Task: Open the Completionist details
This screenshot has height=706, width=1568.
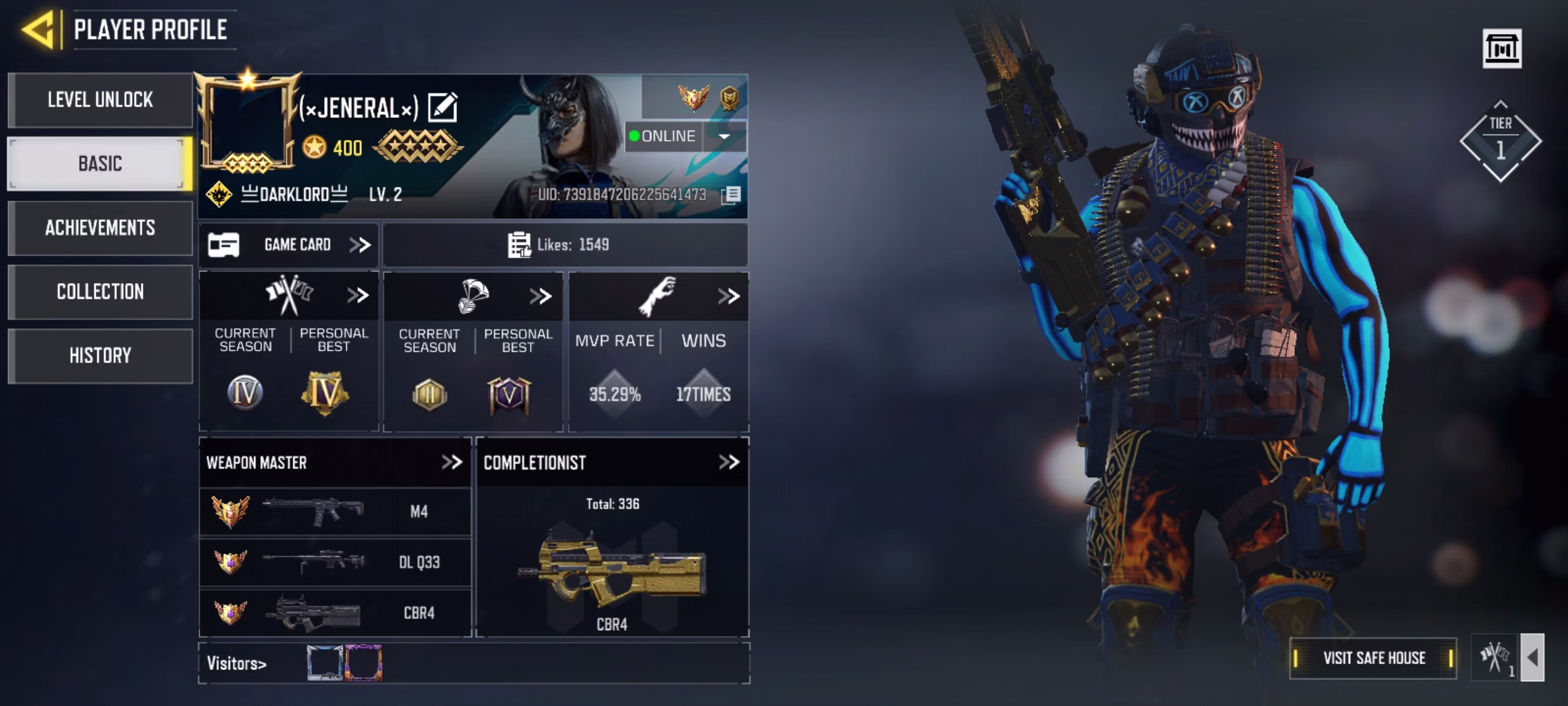Action: pyautogui.click(x=612, y=463)
